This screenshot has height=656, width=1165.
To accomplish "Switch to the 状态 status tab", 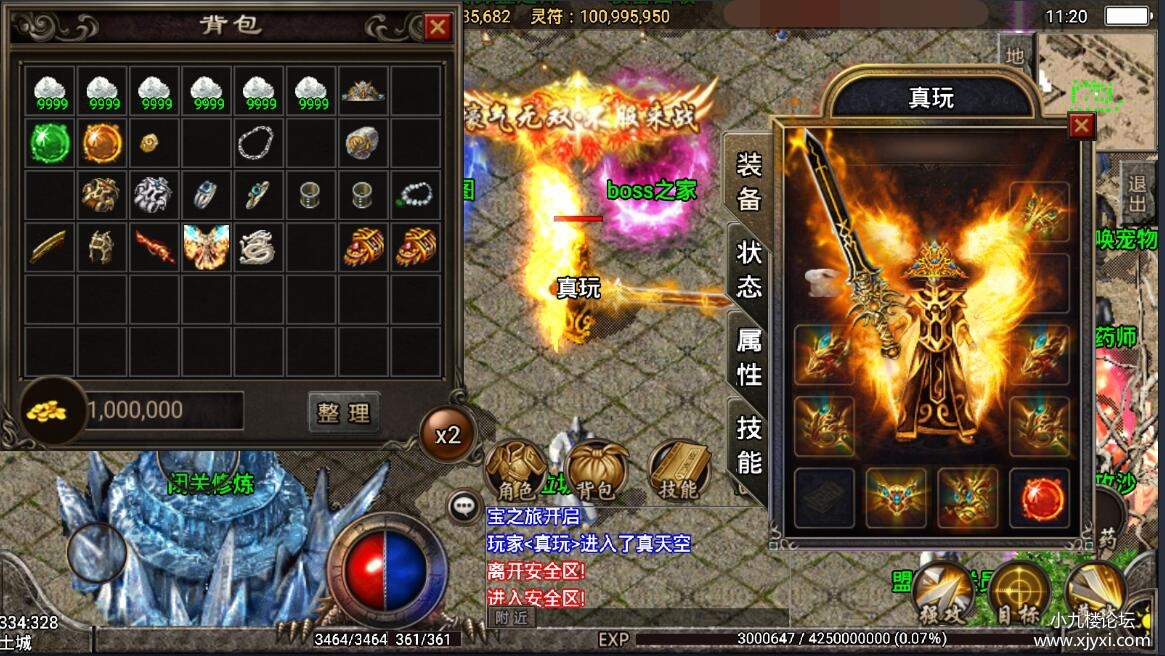I will click(749, 269).
